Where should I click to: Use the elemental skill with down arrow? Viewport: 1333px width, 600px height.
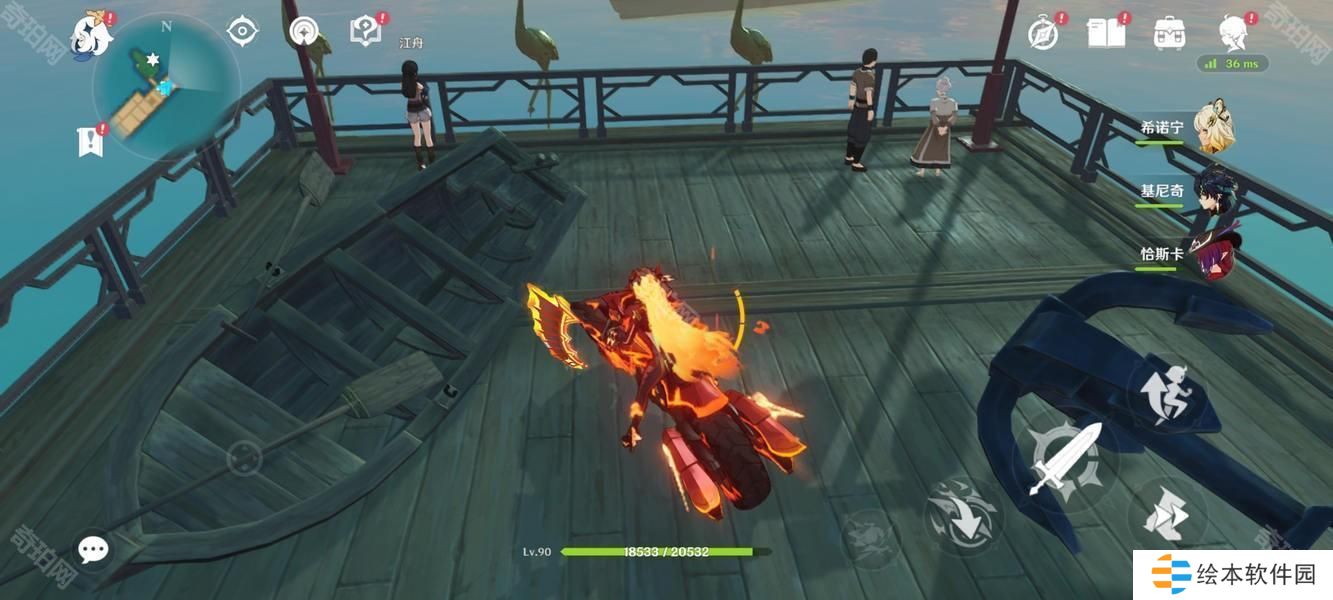pos(962,516)
